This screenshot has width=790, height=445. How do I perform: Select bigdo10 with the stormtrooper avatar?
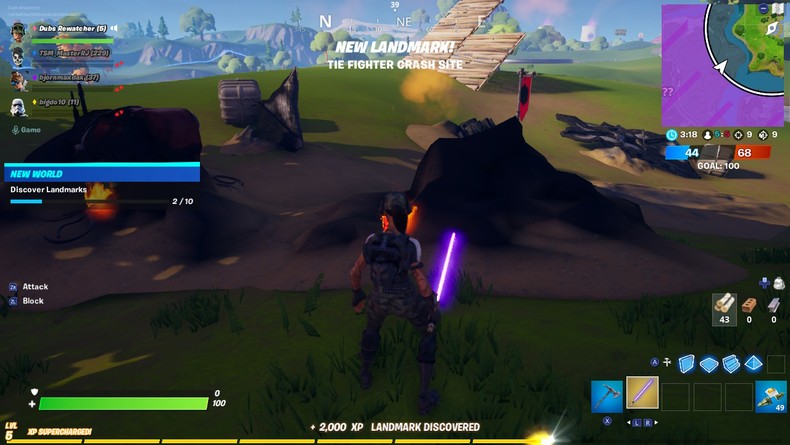point(52,103)
